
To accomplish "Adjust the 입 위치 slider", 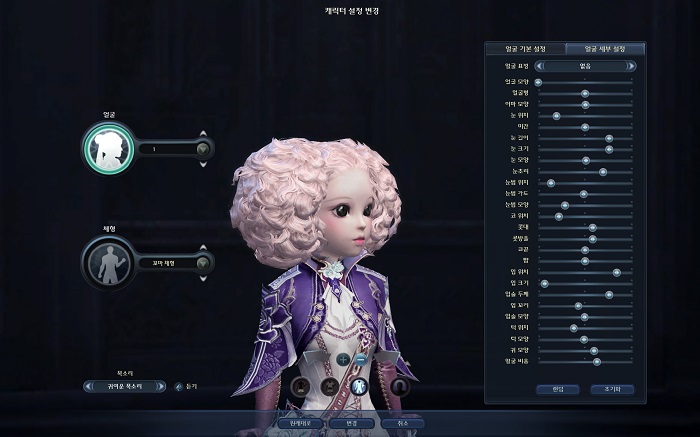I will pos(616,272).
